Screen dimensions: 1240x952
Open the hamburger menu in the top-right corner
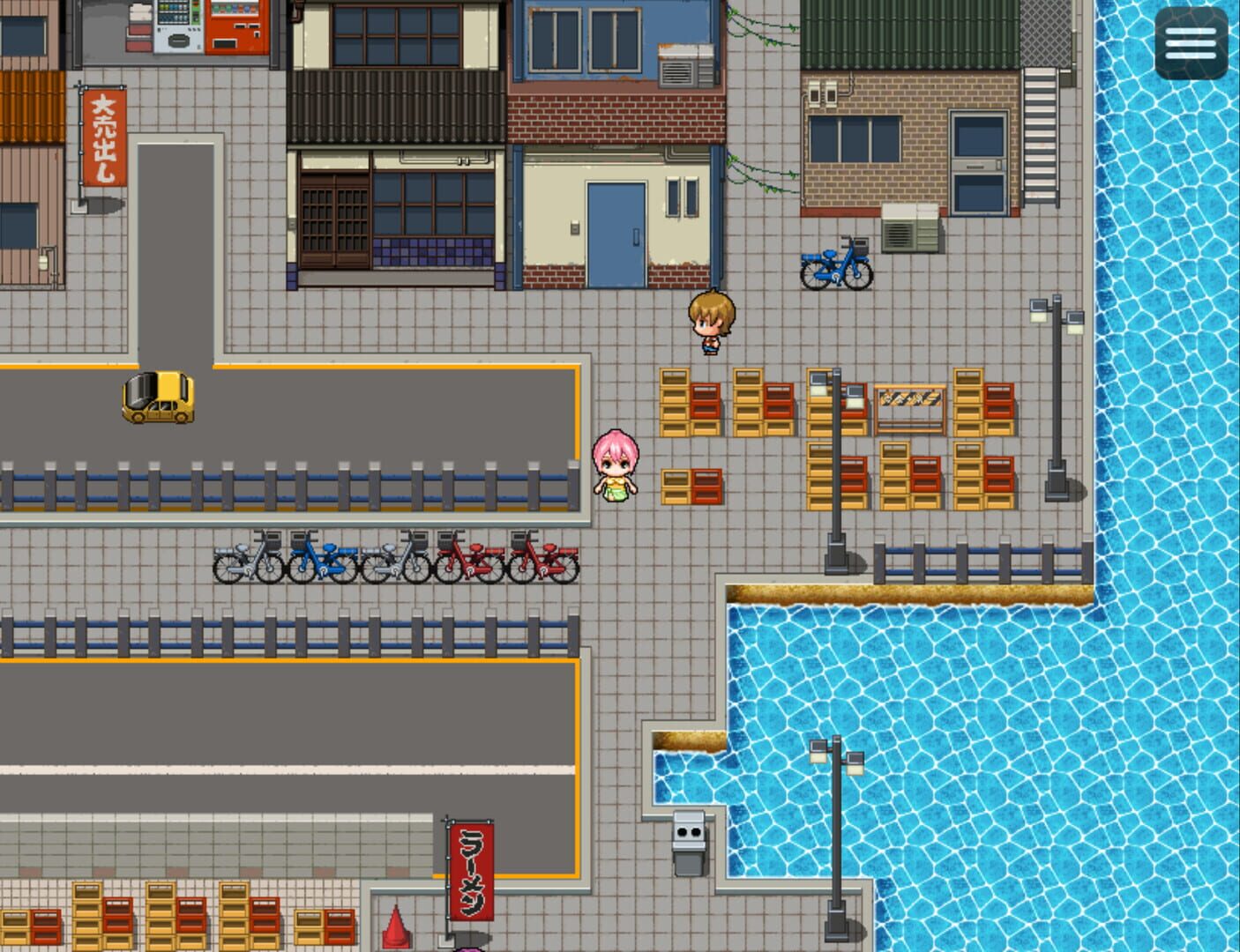pyautogui.click(x=1190, y=40)
